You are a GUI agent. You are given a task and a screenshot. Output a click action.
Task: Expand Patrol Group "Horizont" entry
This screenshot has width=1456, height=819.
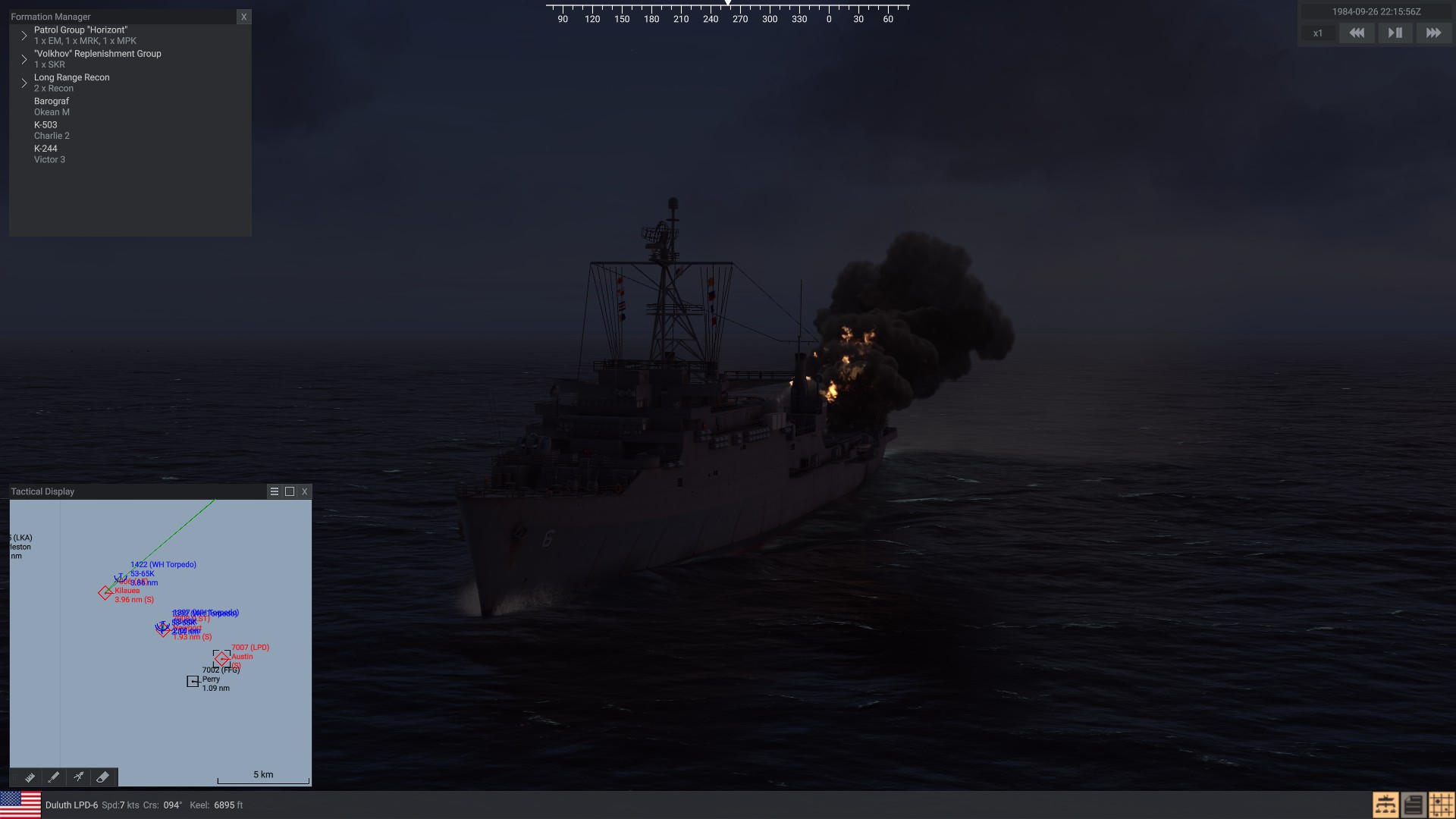[24, 36]
